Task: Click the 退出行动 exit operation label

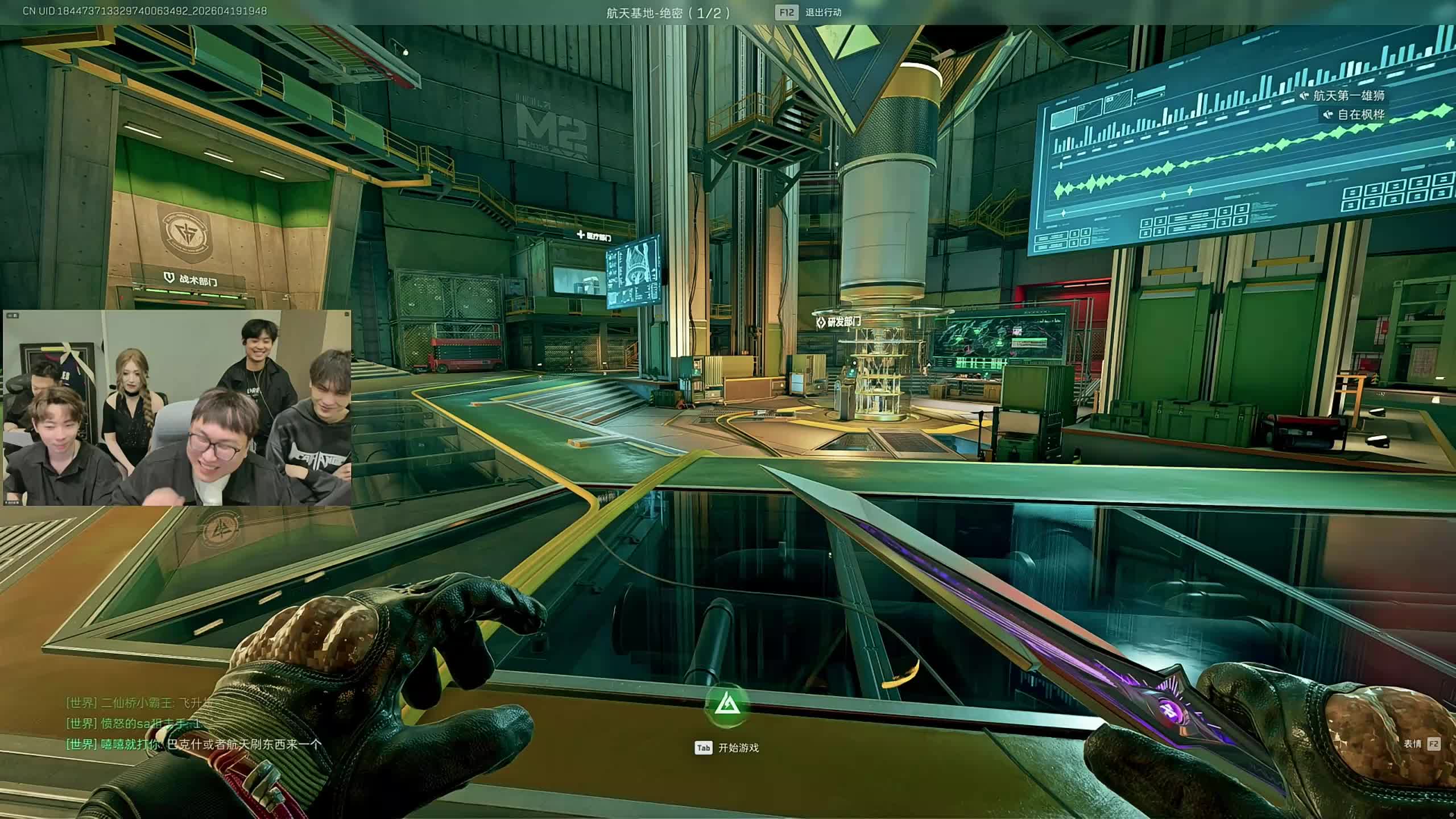Action: [x=823, y=13]
